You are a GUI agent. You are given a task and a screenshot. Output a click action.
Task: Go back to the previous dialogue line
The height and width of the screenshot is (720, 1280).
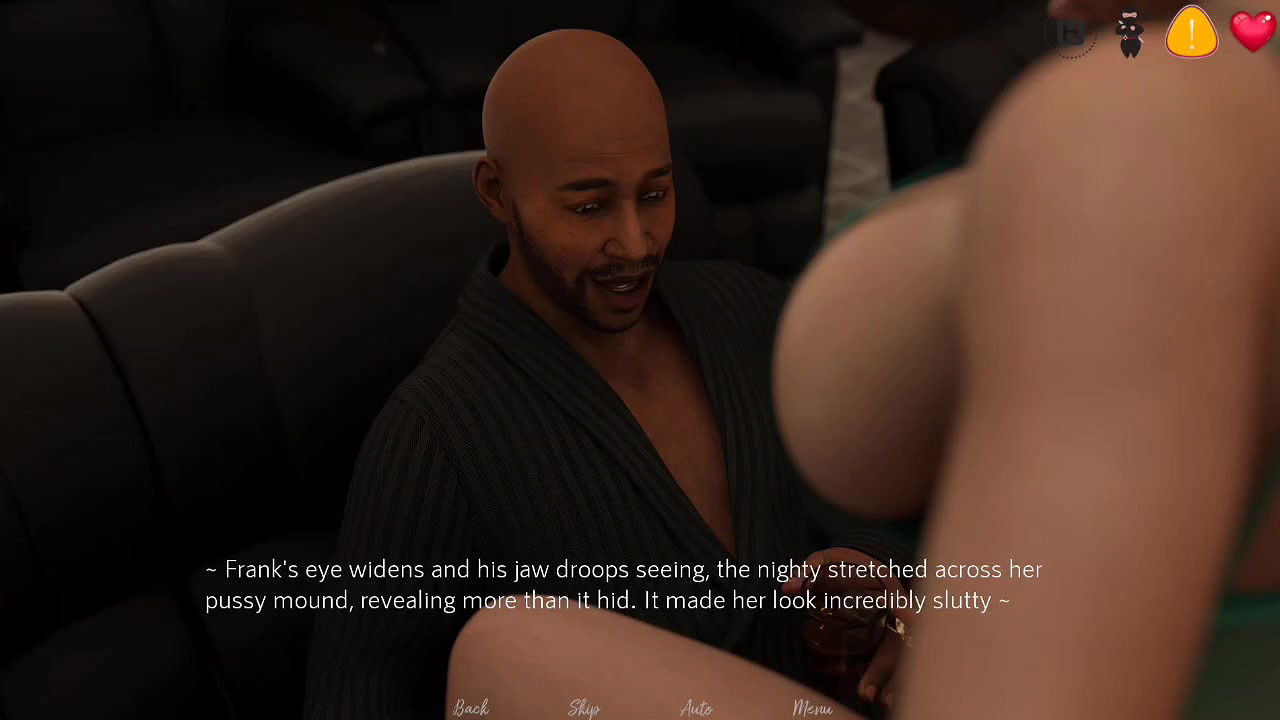pyautogui.click(x=470, y=708)
